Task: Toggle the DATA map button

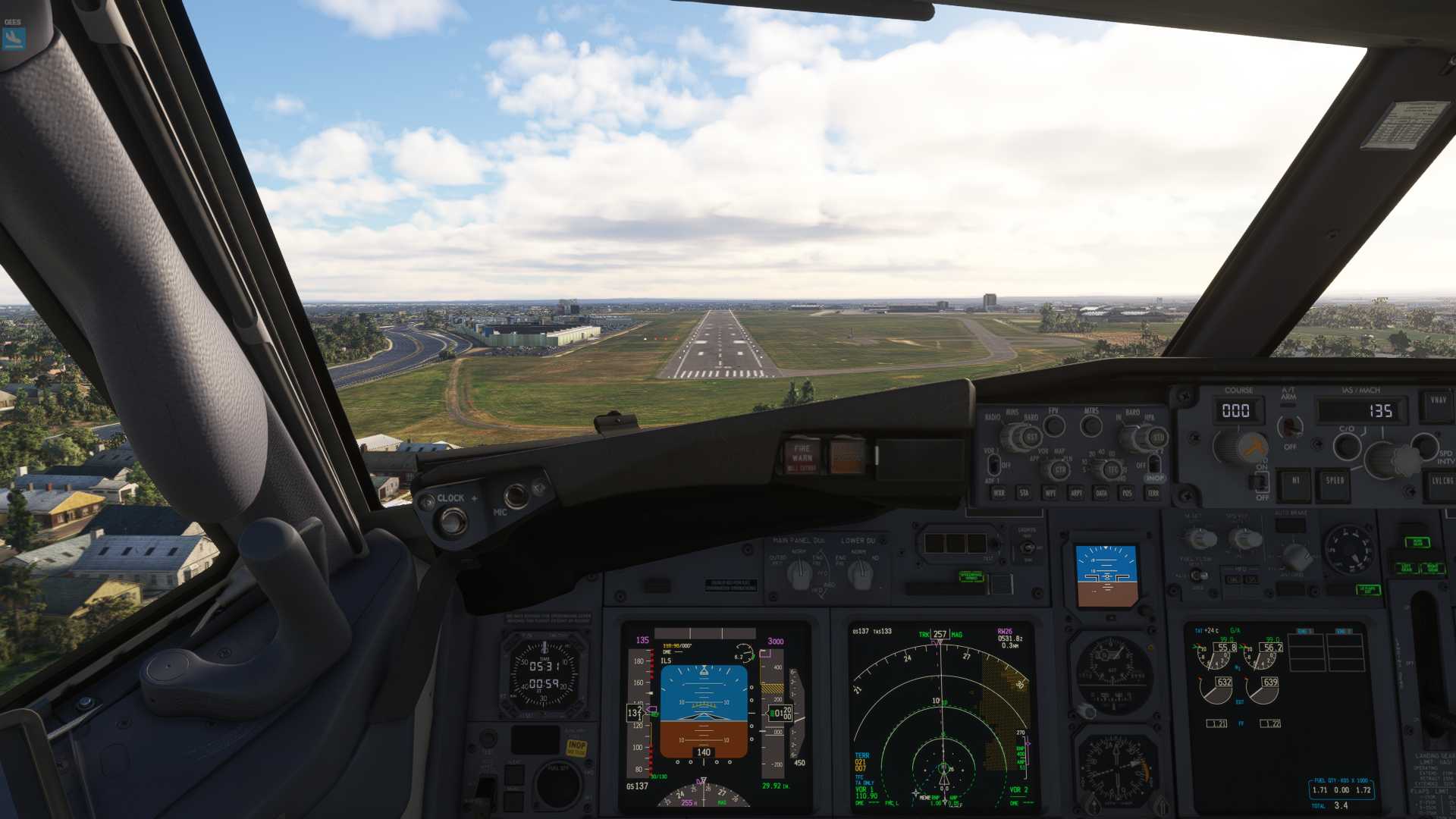Action: coord(1101,493)
